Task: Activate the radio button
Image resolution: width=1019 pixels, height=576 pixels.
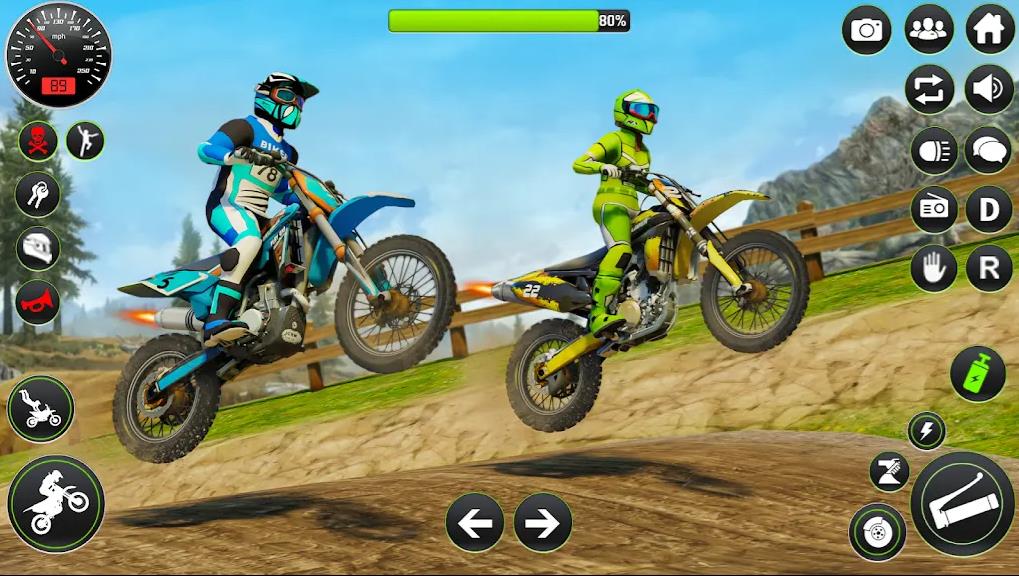Action: pyautogui.click(x=934, y=209)
